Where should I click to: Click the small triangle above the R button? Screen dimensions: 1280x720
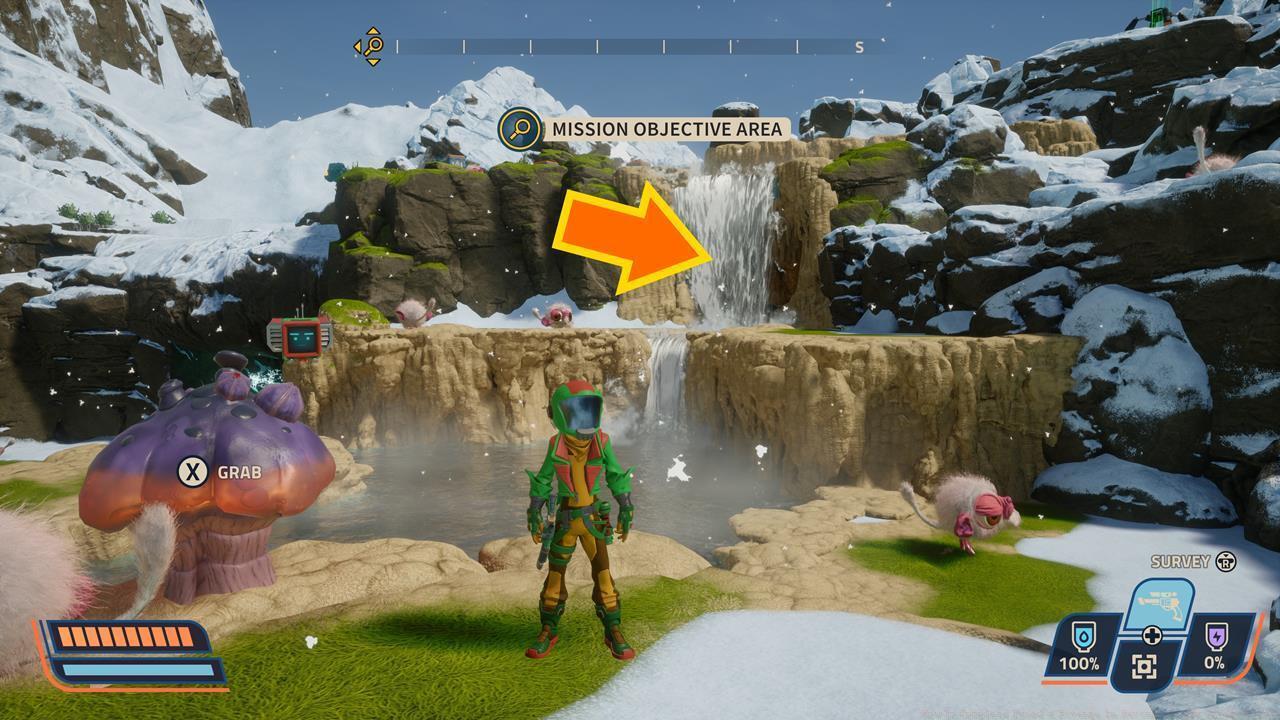1224,554
